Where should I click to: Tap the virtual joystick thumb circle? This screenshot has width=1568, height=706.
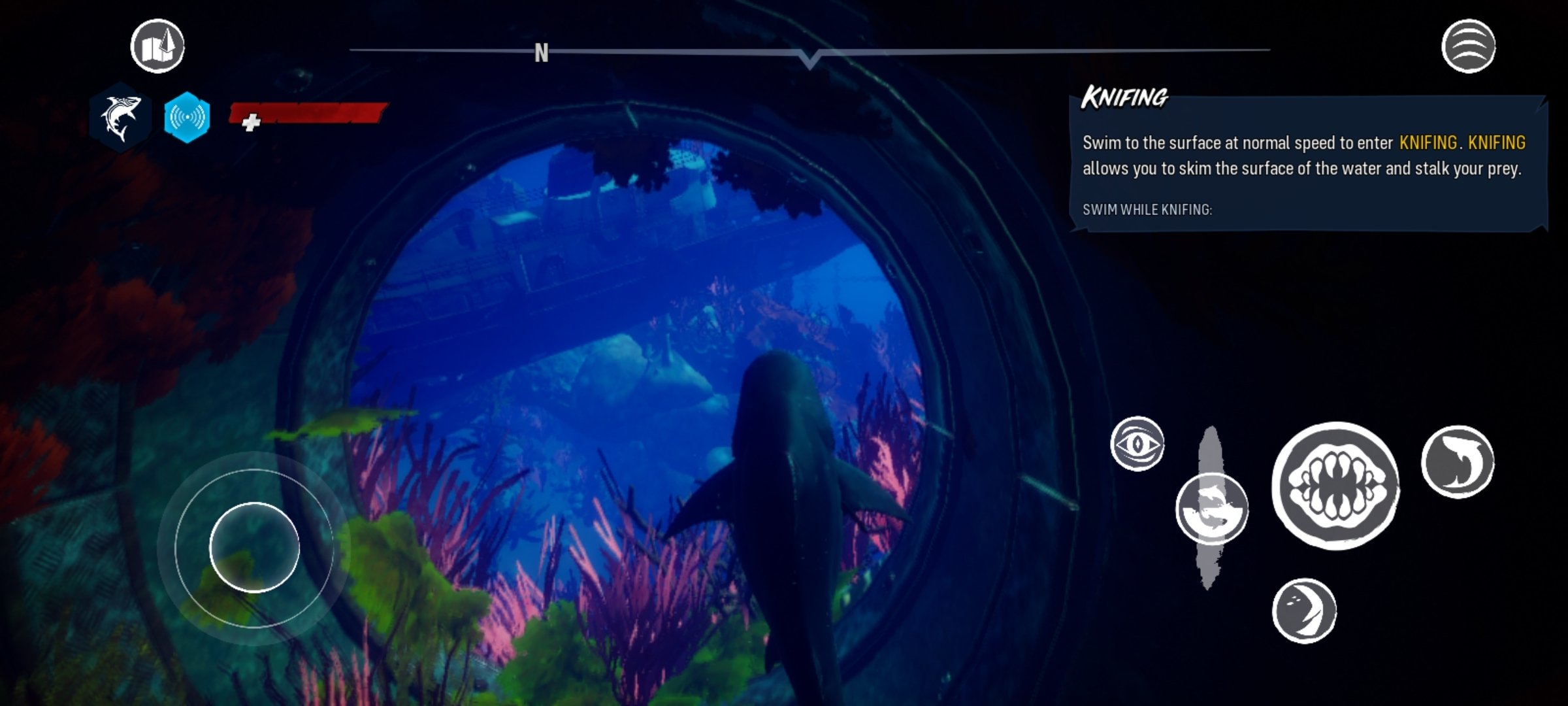click(x=254, y=547)
